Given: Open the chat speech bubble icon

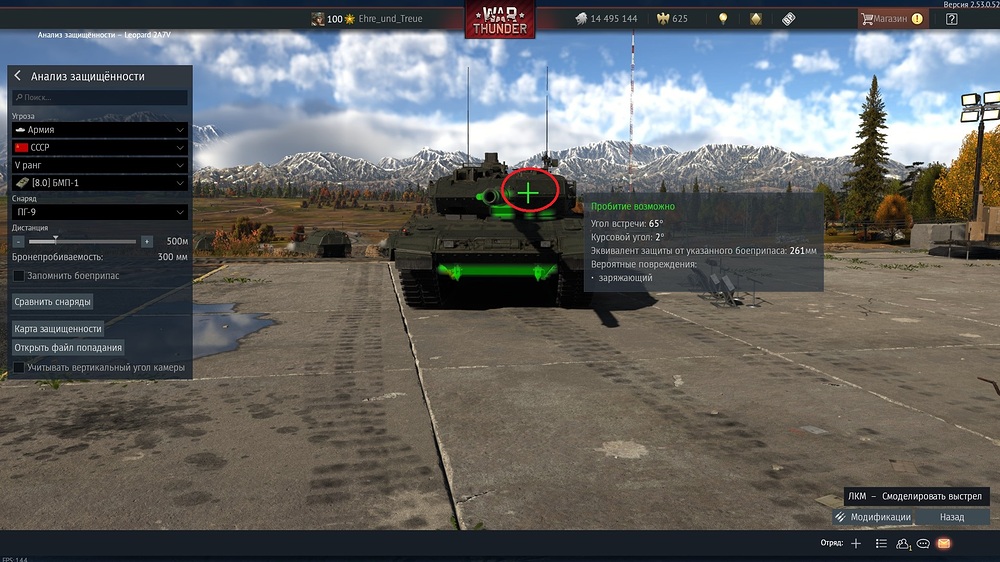Looking at the screenshot, I should click(923, 543).
